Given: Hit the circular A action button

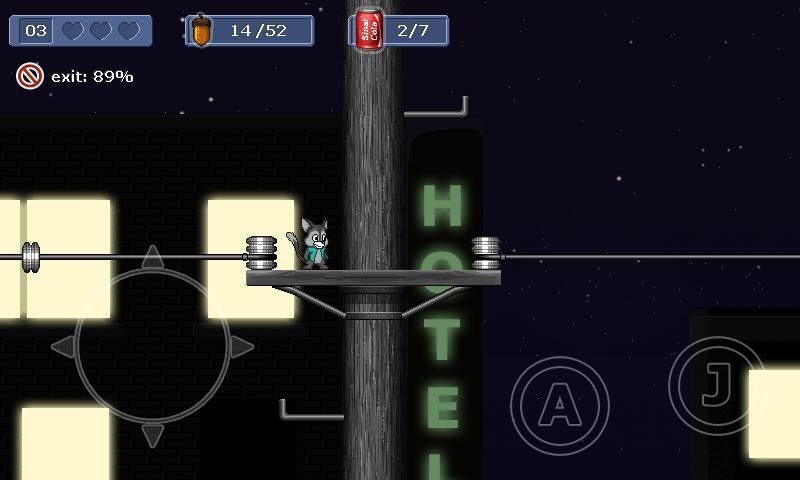Looking at the screenshot, I should (560, 405).
